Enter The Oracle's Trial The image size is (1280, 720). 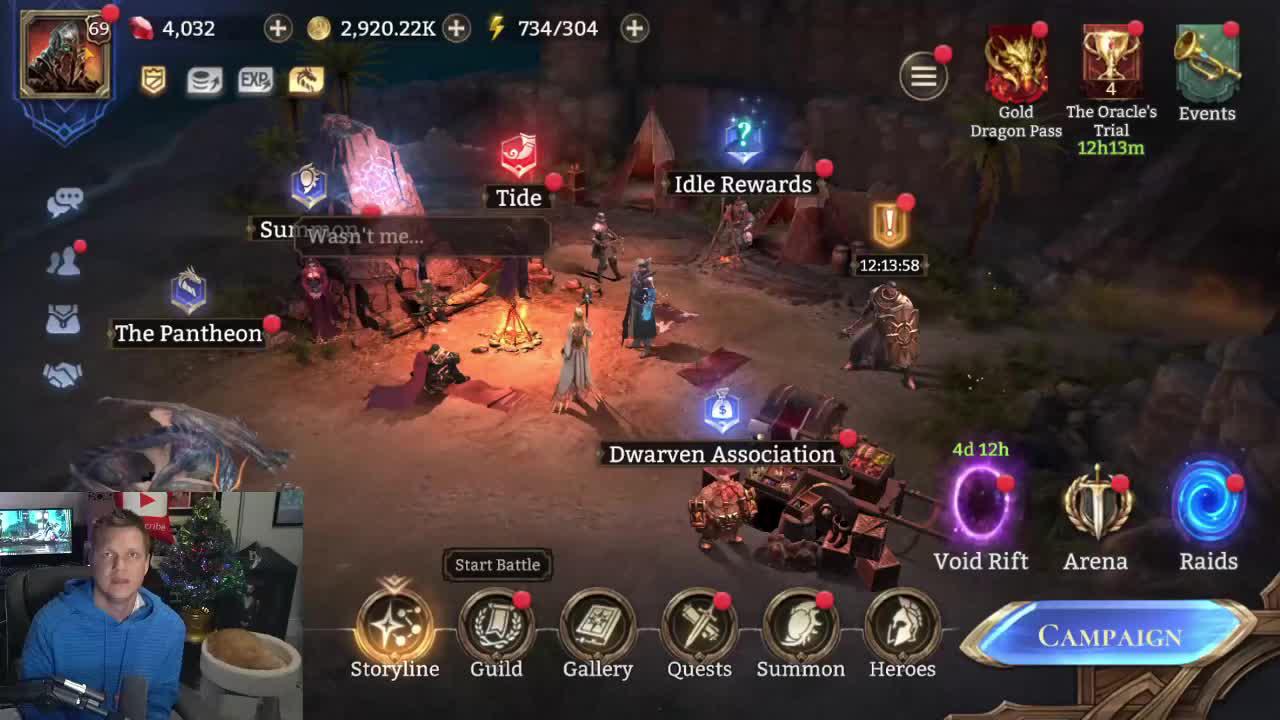click(1112, 62)
